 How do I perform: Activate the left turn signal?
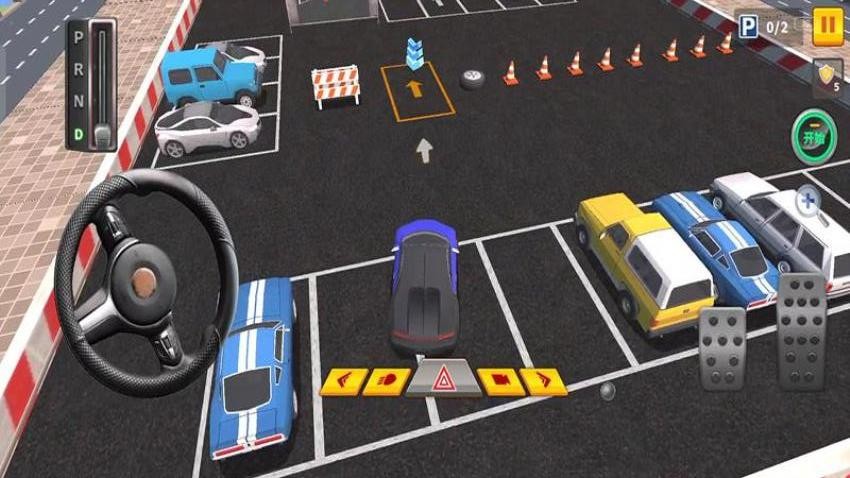[x=342, y=381]
